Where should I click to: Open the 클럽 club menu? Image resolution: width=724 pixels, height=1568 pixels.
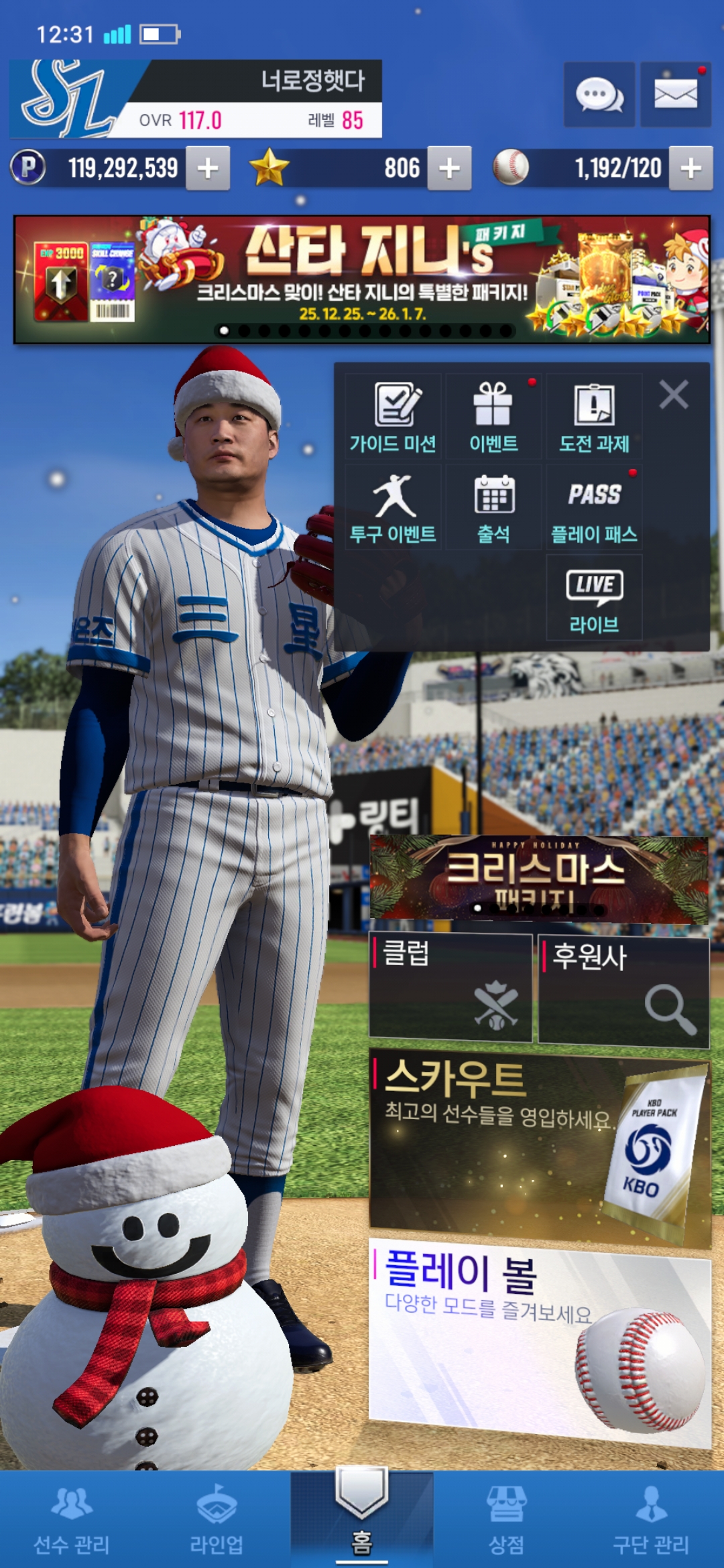(x=450, y=988)
